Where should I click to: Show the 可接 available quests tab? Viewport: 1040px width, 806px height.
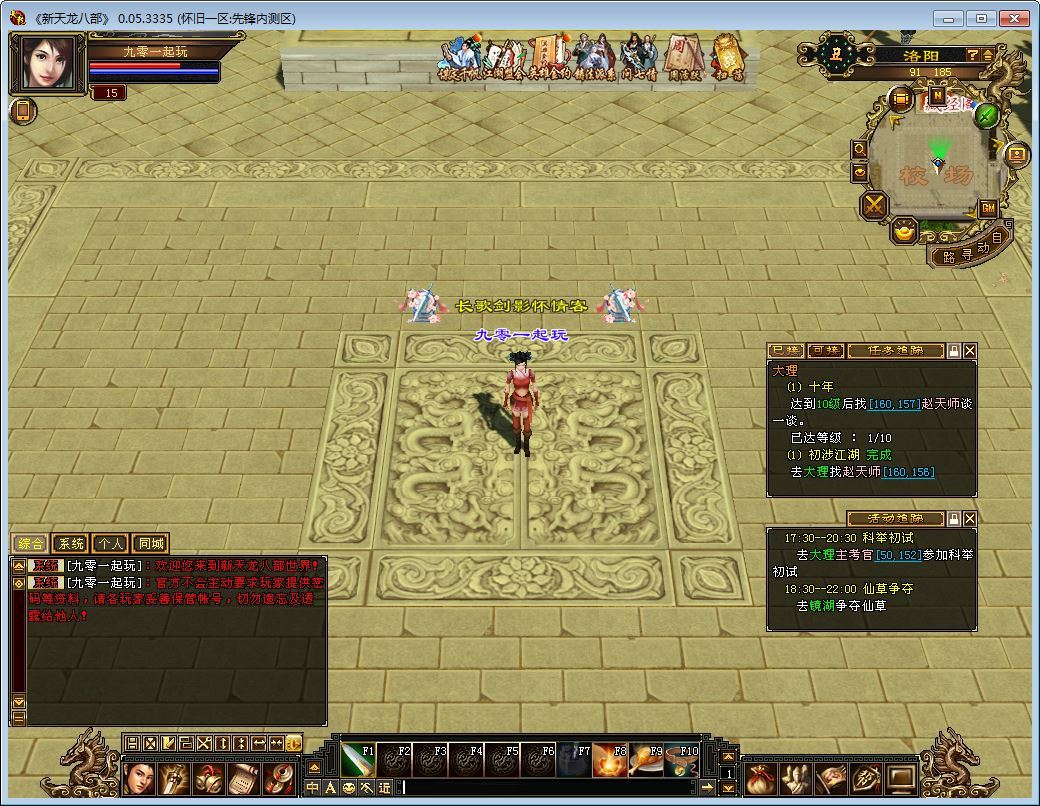tap(825, 351)
